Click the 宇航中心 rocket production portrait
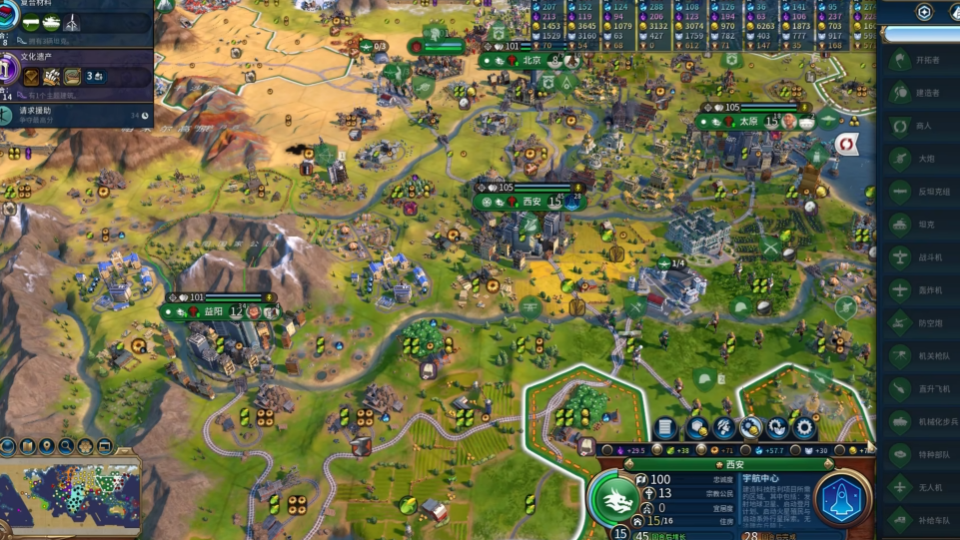 [844, 499]
